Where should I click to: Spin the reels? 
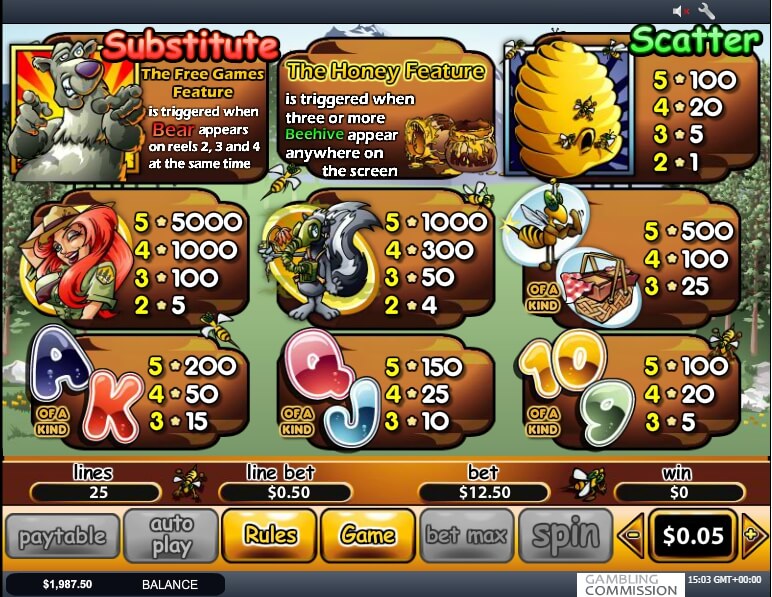[565, 536]
